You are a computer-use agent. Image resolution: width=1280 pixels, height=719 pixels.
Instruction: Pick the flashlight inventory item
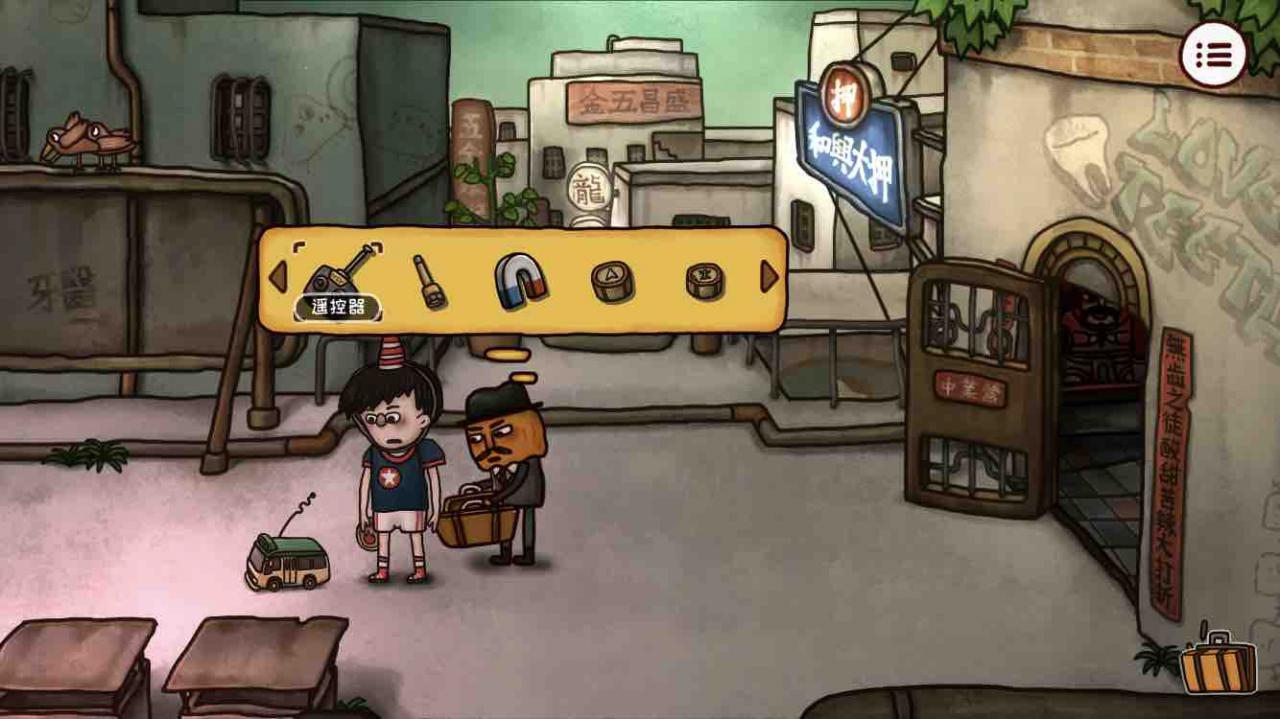click(x=430, y=281)
